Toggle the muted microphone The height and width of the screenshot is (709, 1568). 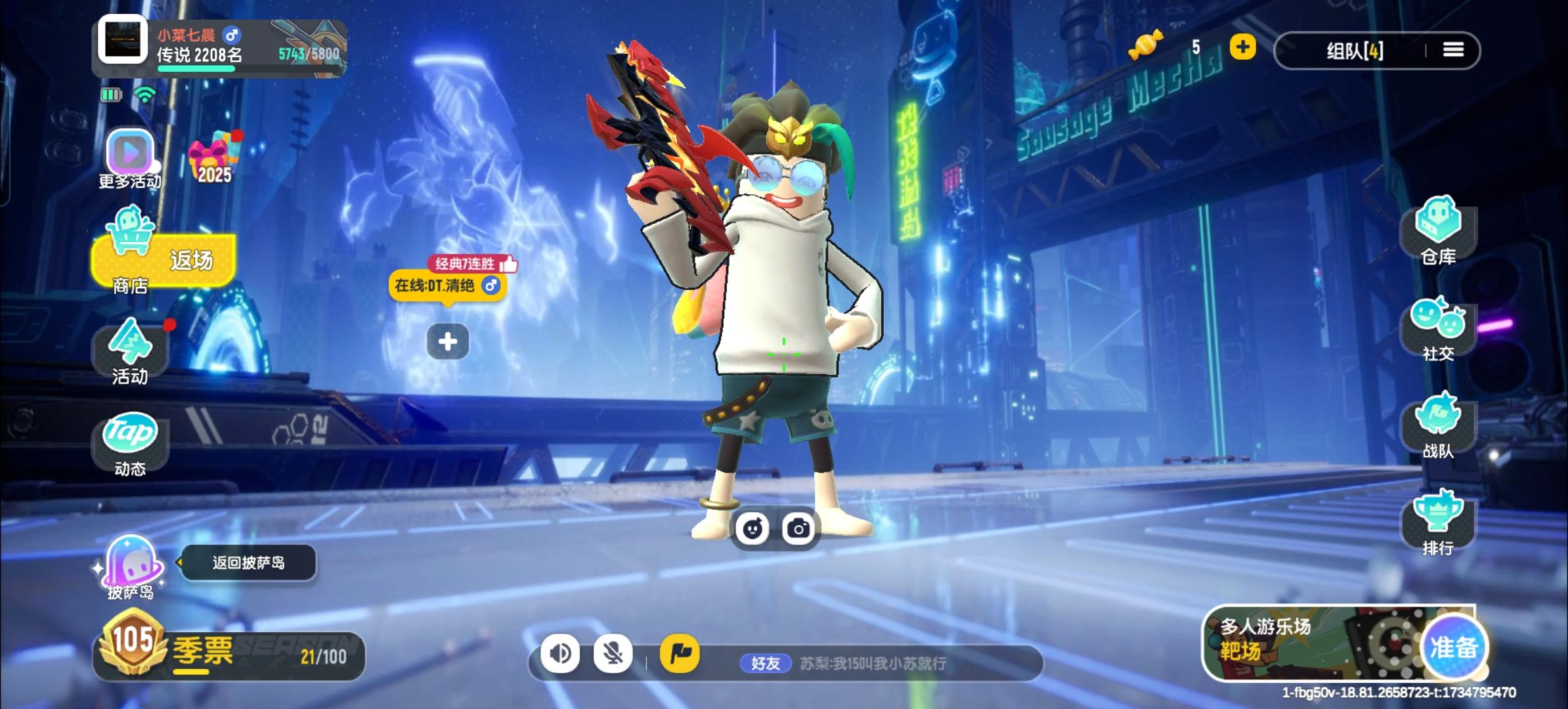tap(613, 653)
